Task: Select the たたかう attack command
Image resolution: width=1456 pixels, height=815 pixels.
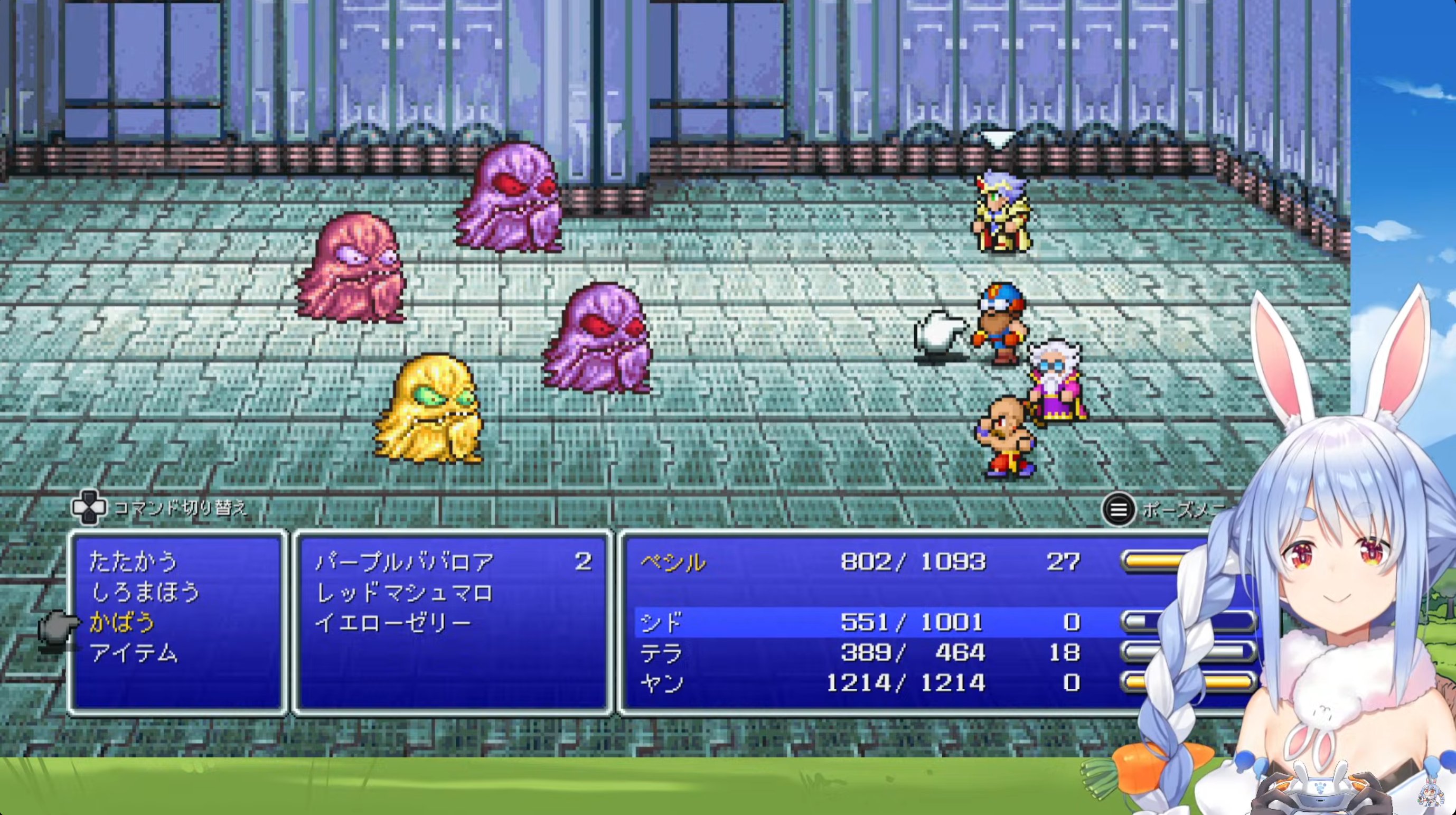Action: point(134,562)
